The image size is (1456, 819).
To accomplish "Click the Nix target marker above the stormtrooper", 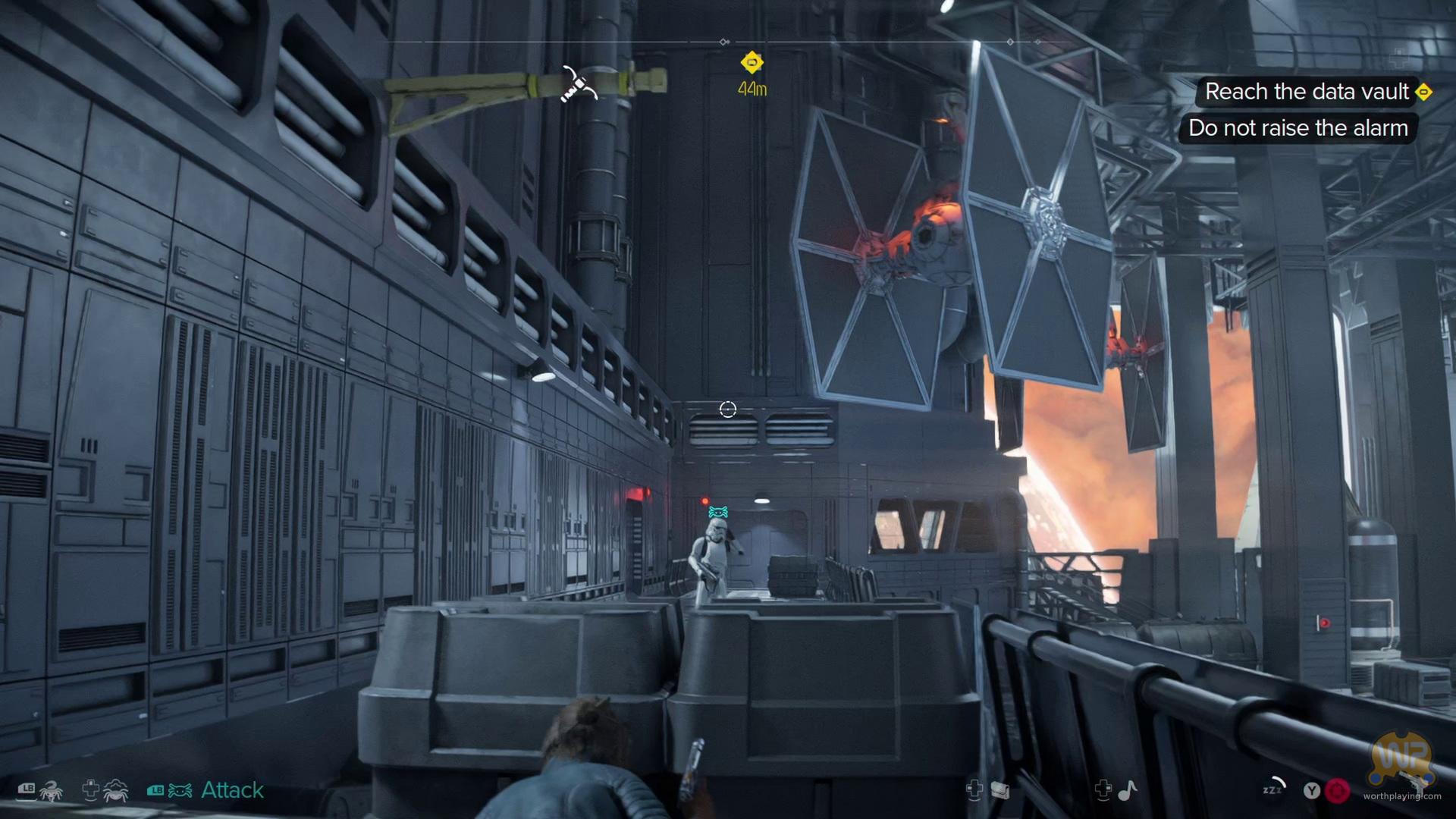I will point(717,513).
